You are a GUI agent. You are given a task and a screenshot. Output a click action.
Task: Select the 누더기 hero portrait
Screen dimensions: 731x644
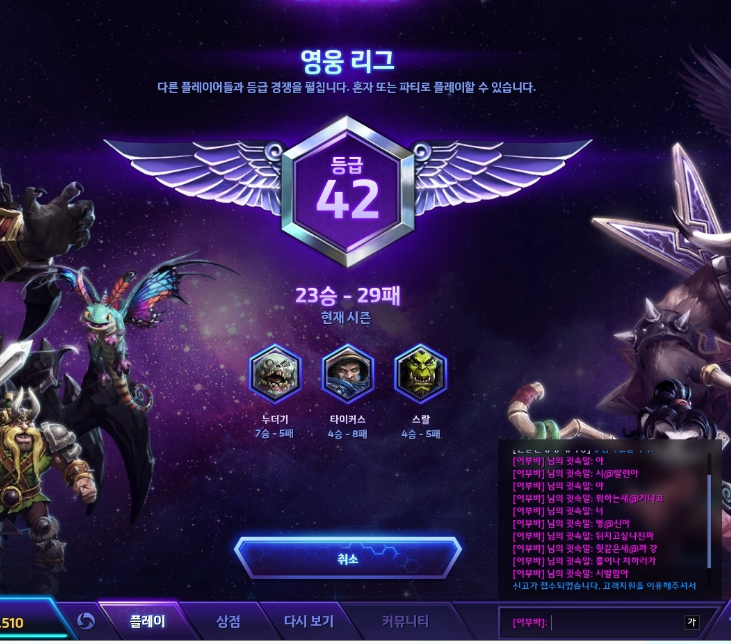coord(274,374)
